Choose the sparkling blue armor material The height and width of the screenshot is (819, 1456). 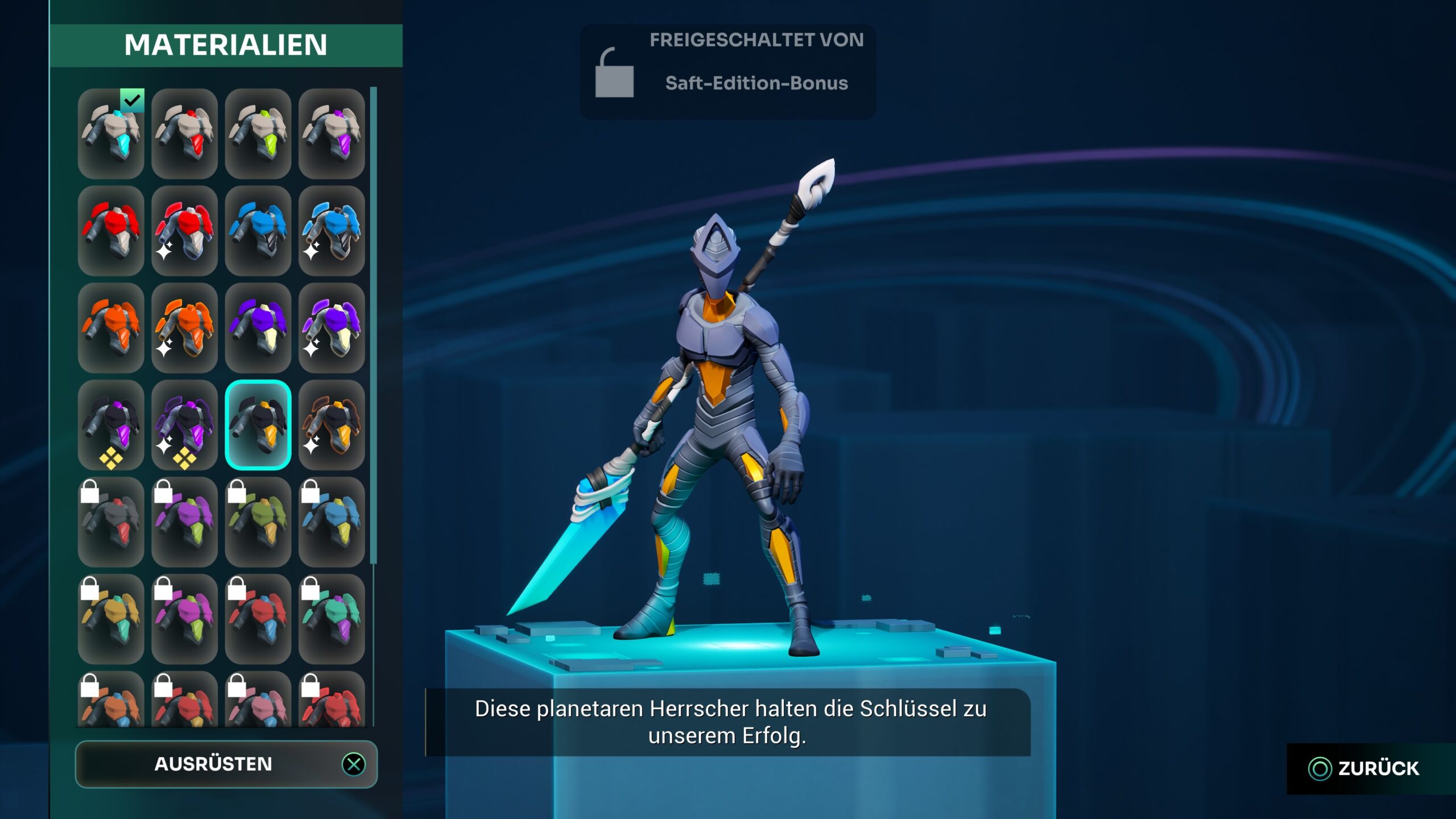(x=332, y=231)
